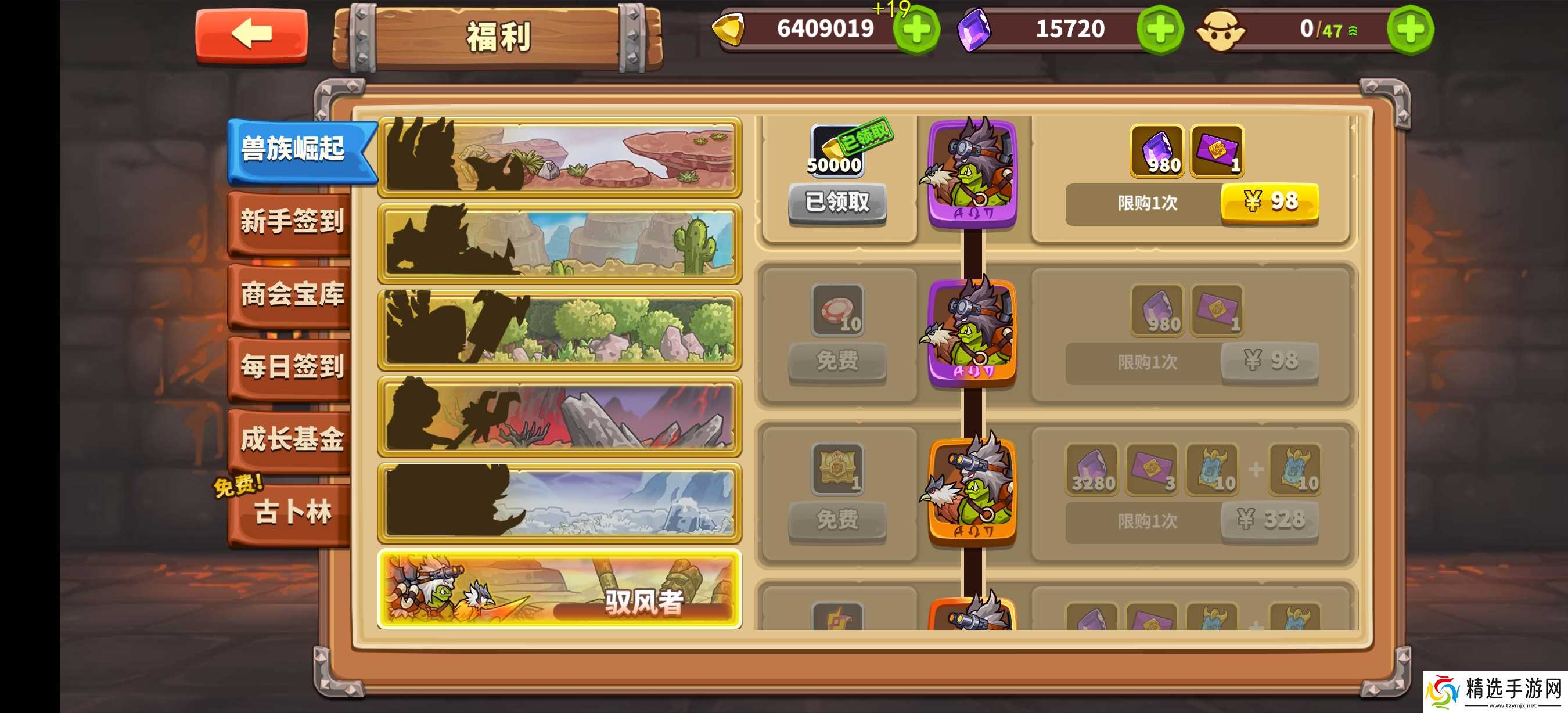Open the 成长基金 tab
Screen dimensions: 1568x713
292,439
